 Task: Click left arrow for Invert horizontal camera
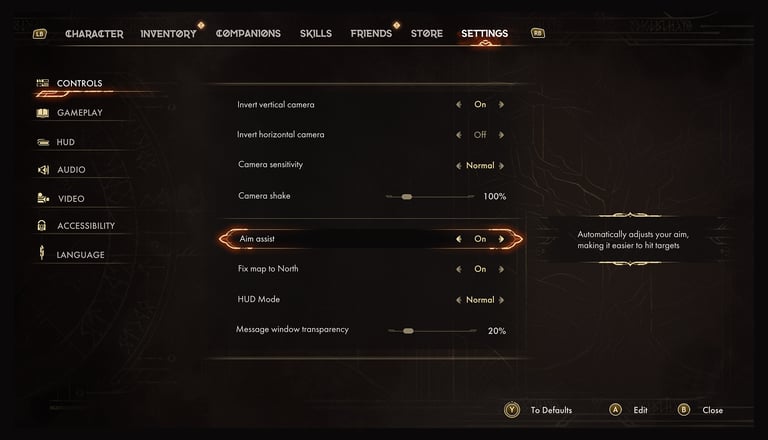[459, 134]
